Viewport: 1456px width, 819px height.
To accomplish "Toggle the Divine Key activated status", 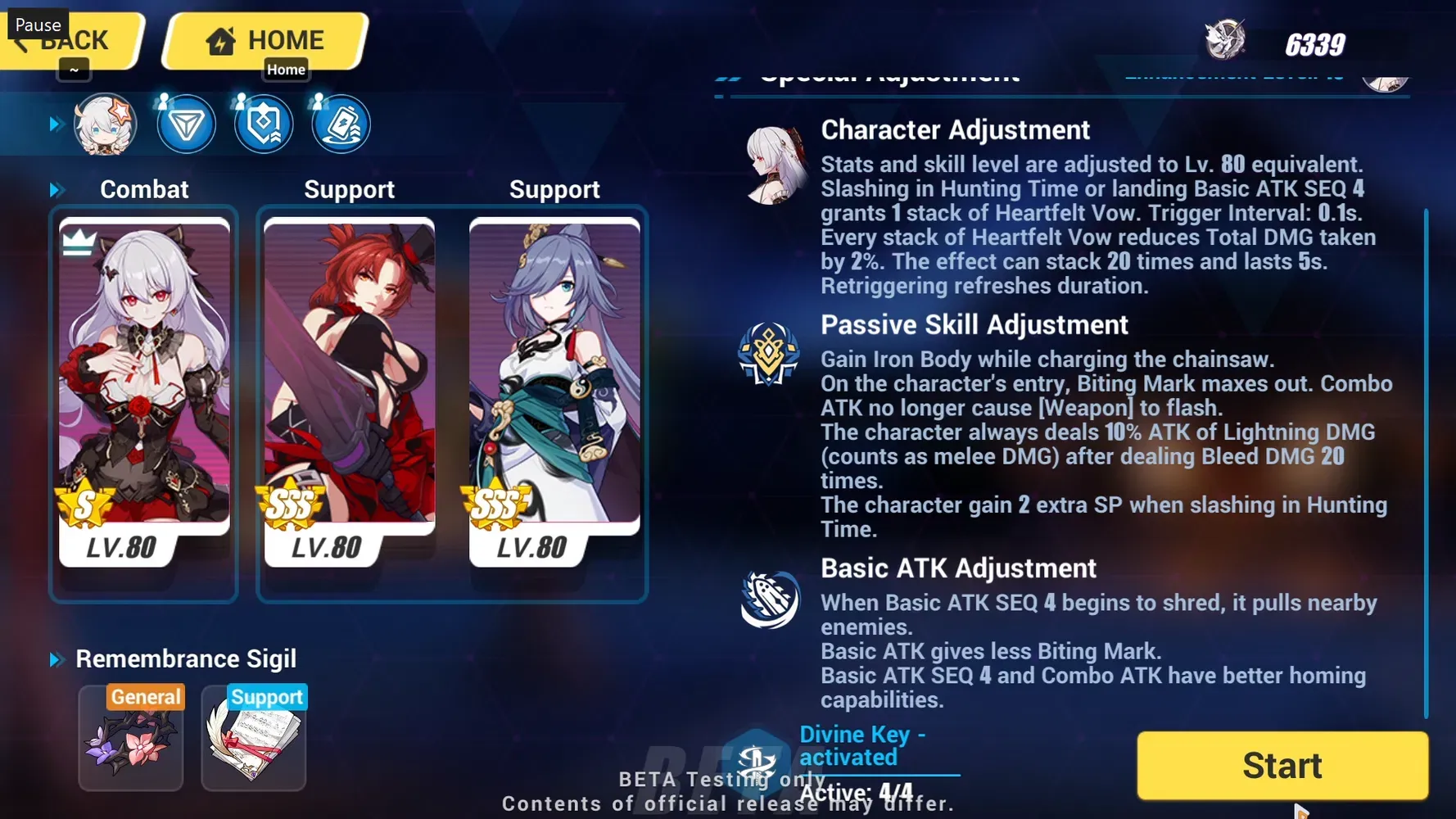I will 862,745.
